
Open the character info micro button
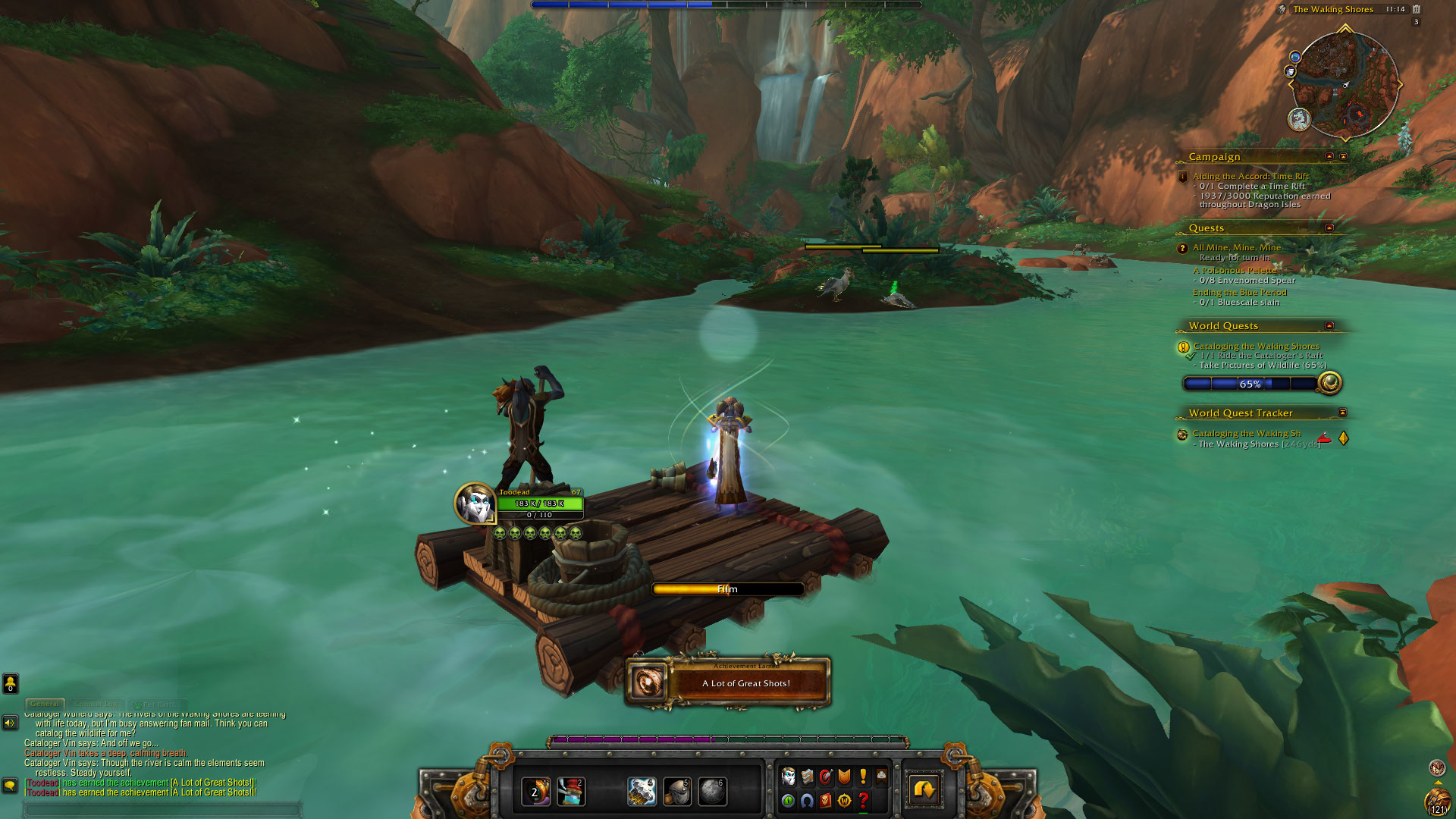pos(788,777)
